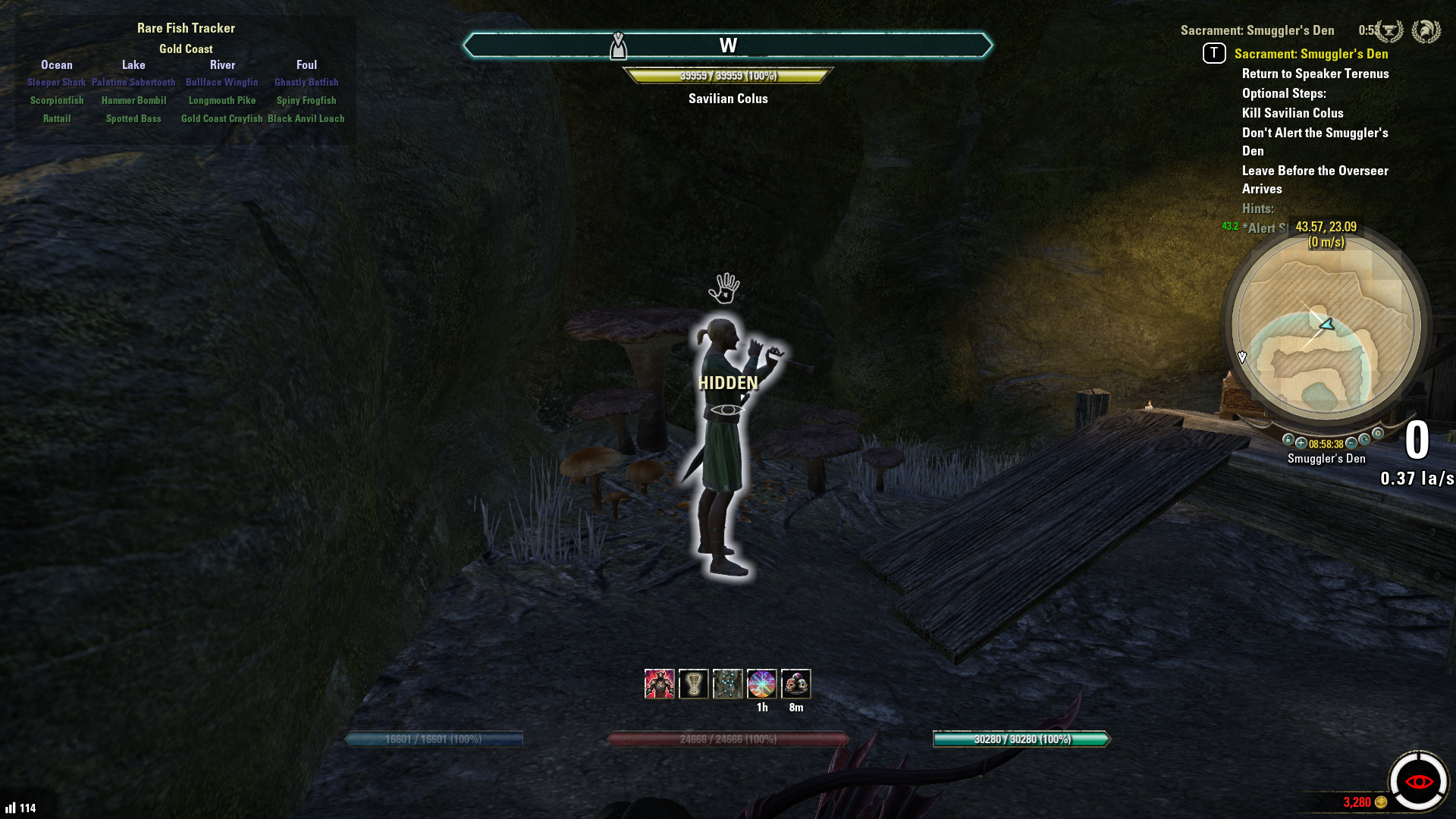Viewport: 1456px width, 819px height.
Task: Click the circular Smuggler's Den minimap
Action: (x=1326, y=326)
